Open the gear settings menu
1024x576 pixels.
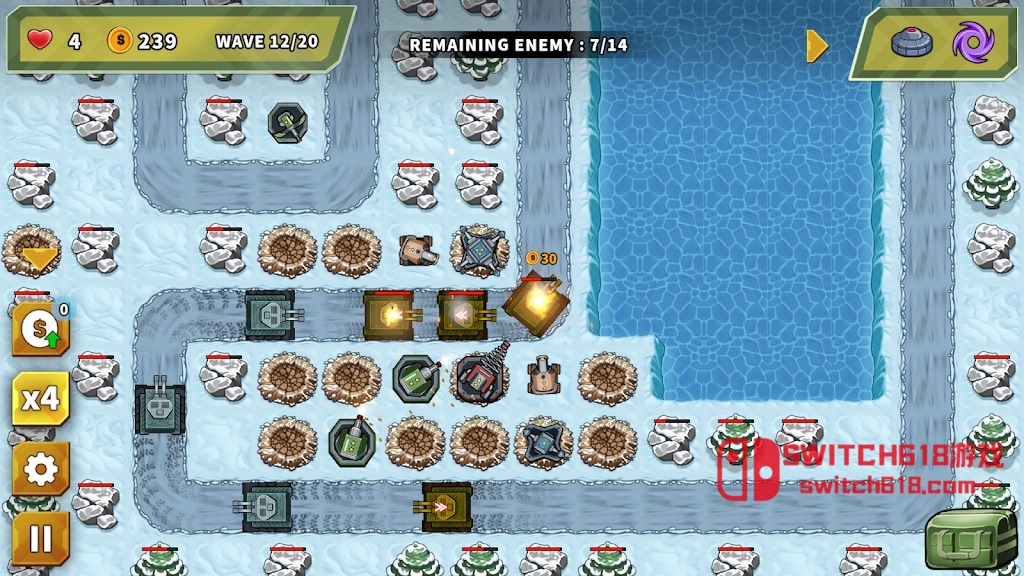[40, 469]
